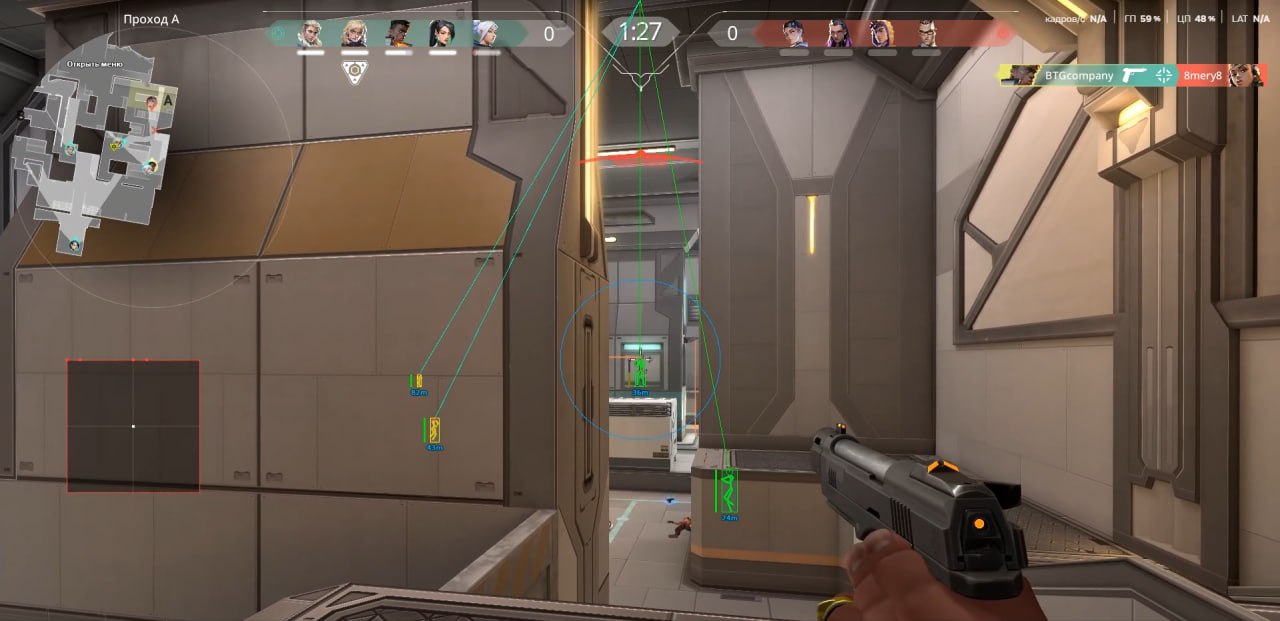Select the white-haired Jett ally portrait

486,34
